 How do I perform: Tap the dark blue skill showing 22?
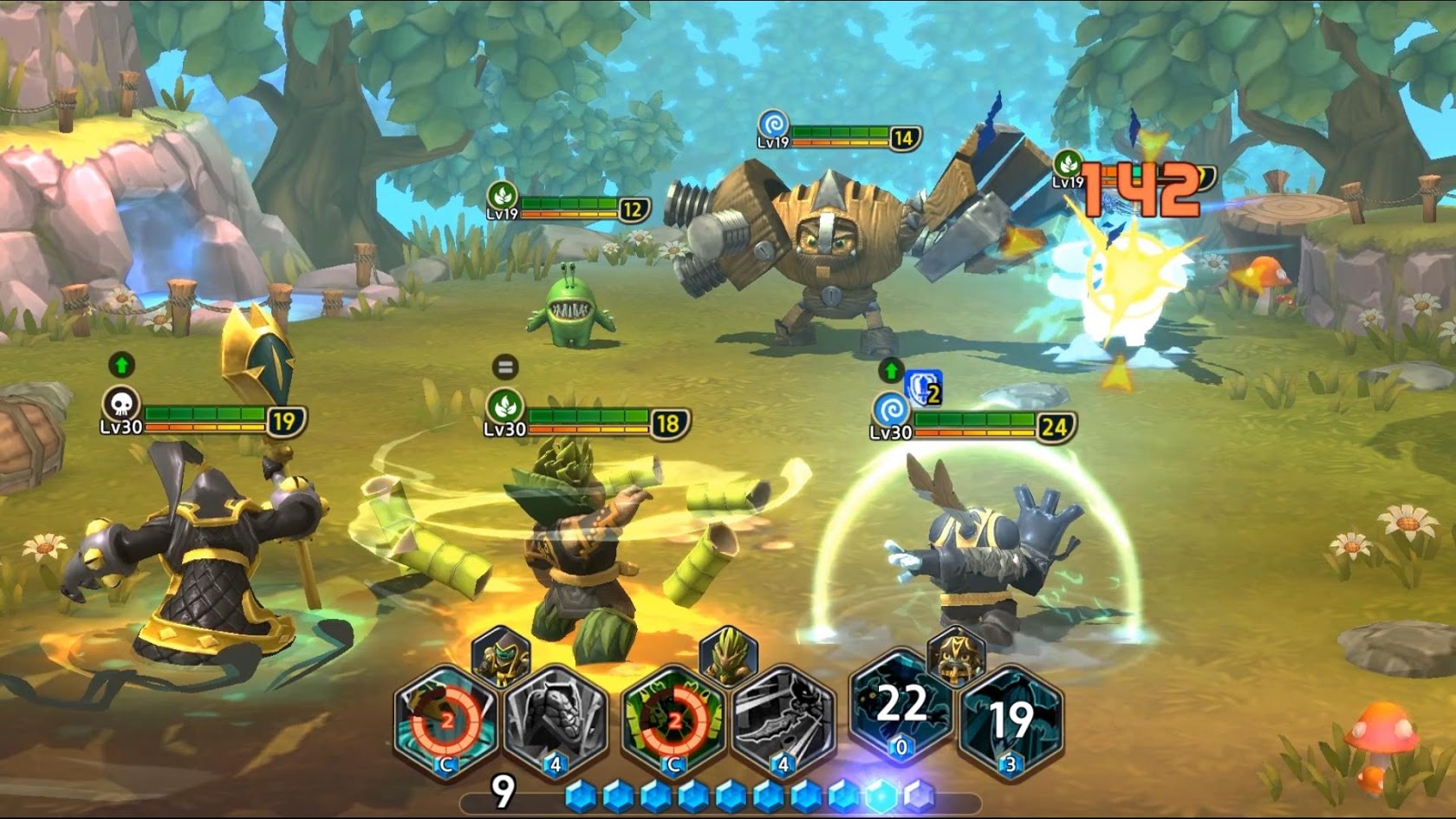click(901, 706)
